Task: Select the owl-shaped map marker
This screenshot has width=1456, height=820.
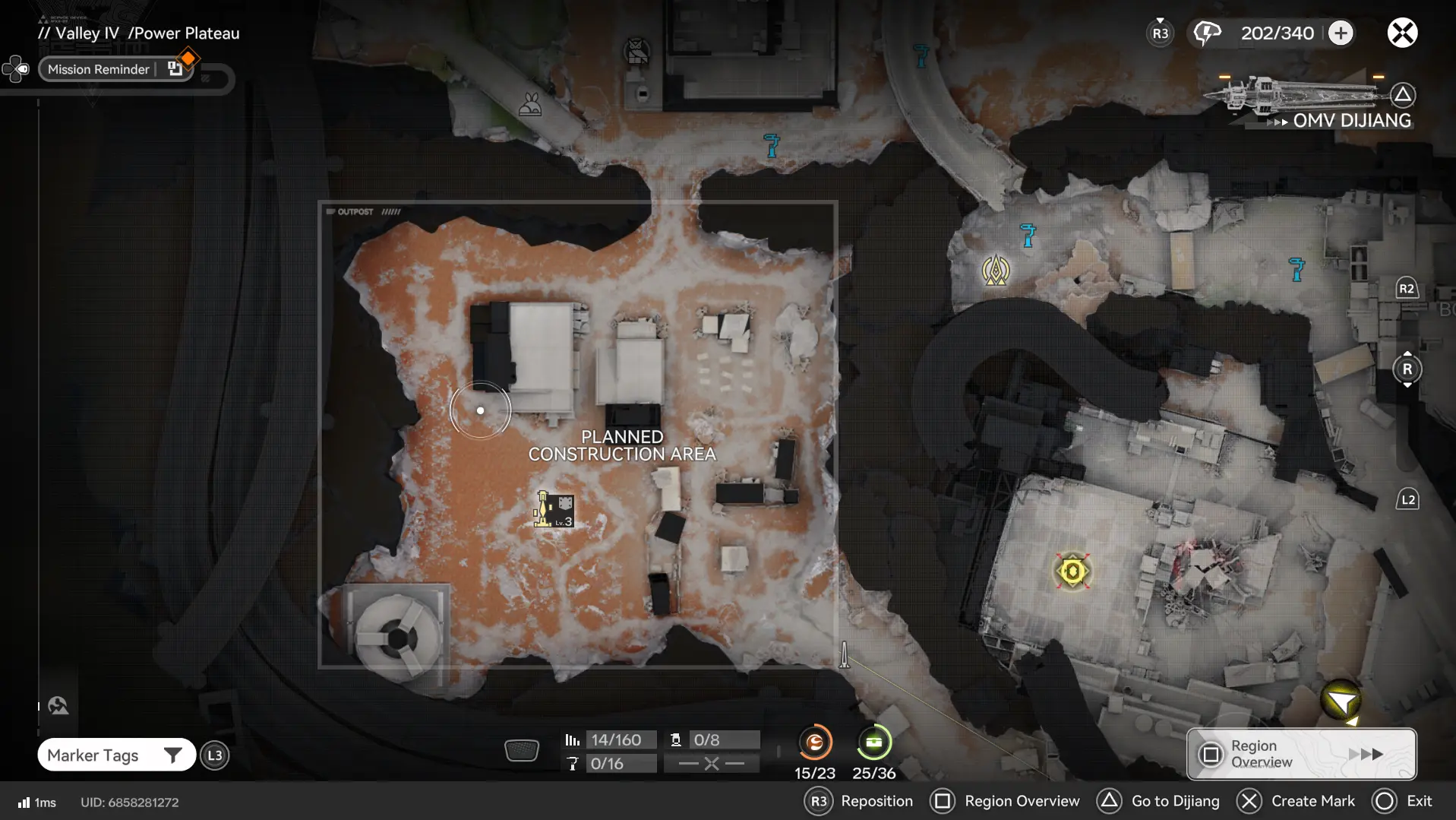Action: click(636, 51)
